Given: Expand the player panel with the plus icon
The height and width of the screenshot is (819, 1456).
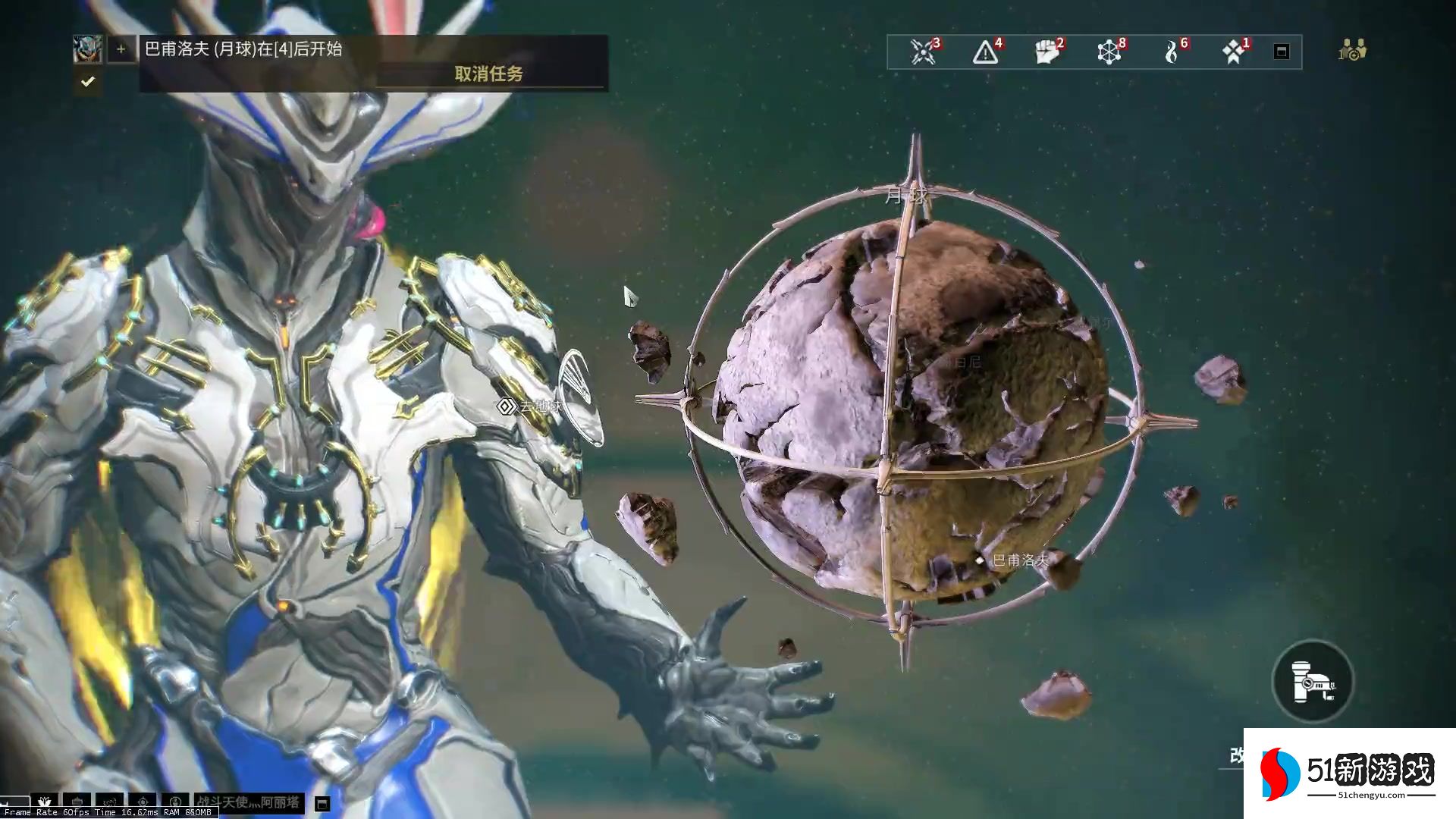Looking at the screenshot, I should 121,50.
